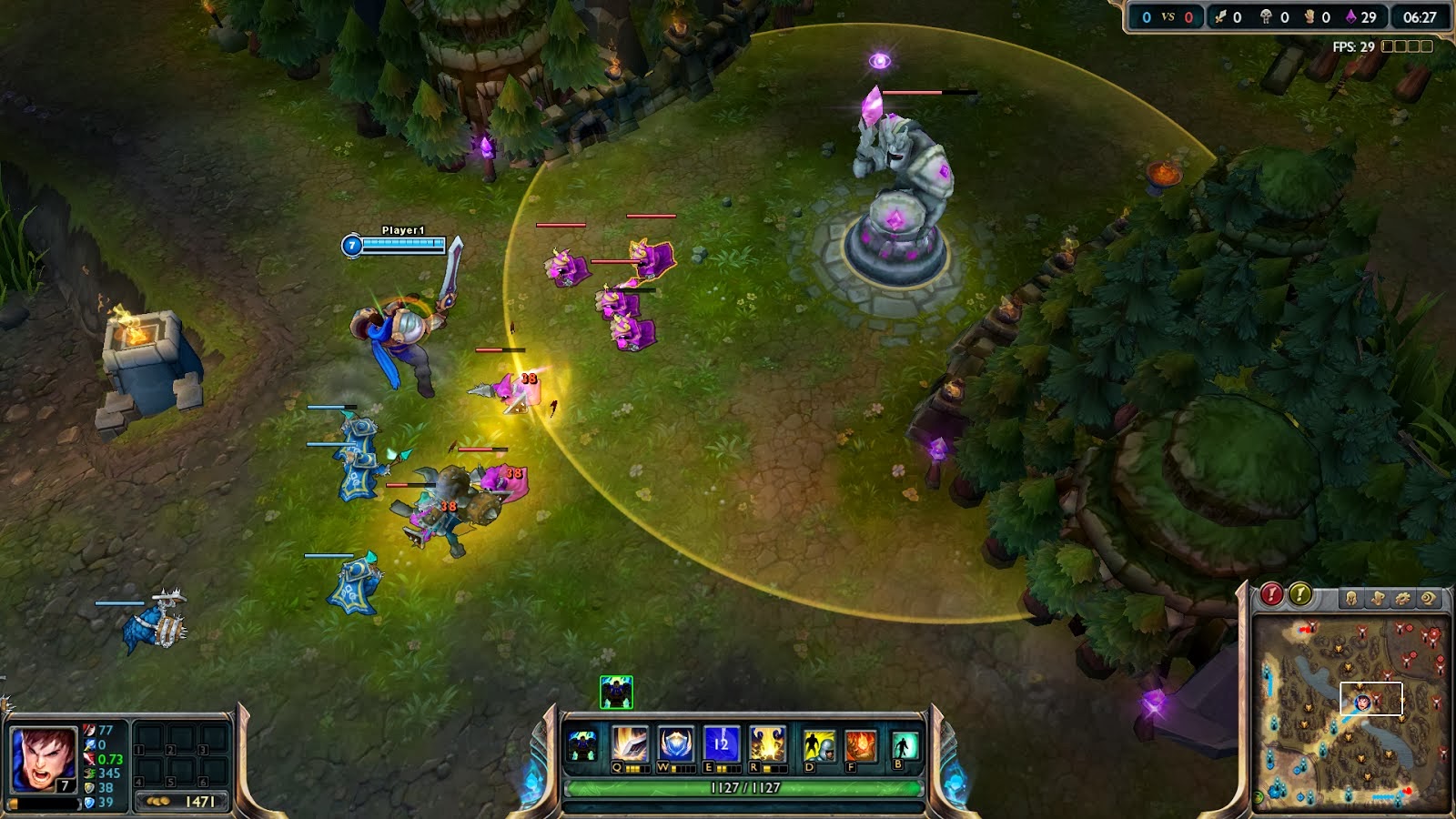The height and width of the screenshot is (819, 1456).
Task: Click the skull kills icon on the top bar
Action: click(x=1266, y=15)
